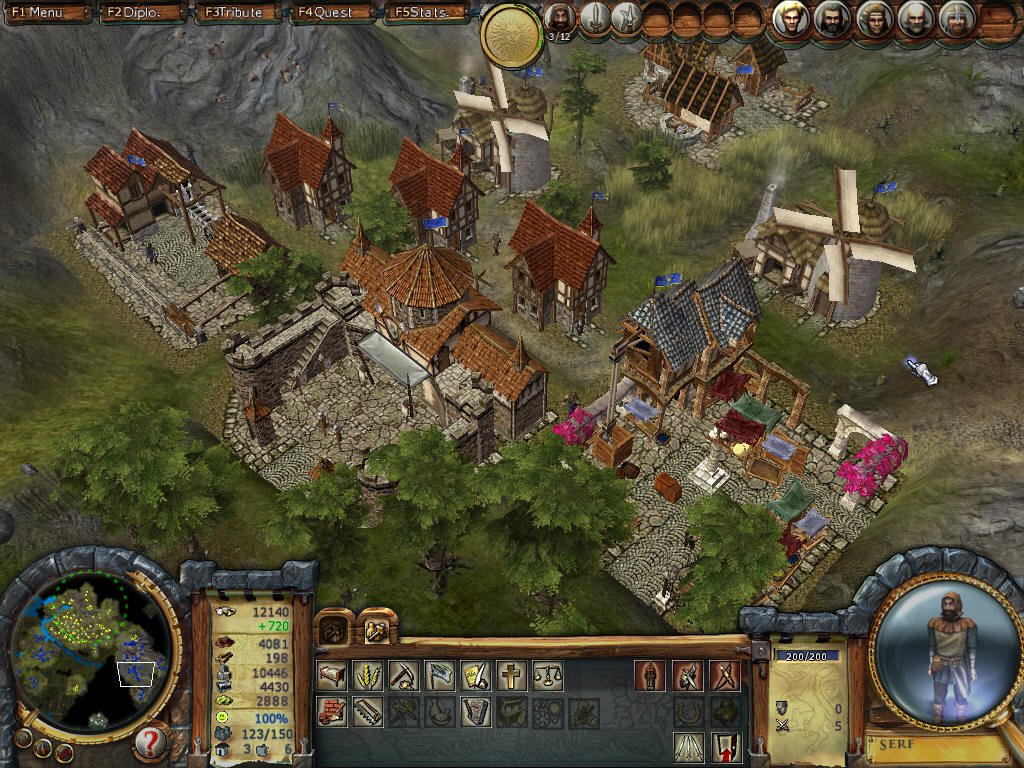Image resolution: width=1024 pixels, height=768 pixels.
Task: Select the wheat farm build icon
Action: 368,676
